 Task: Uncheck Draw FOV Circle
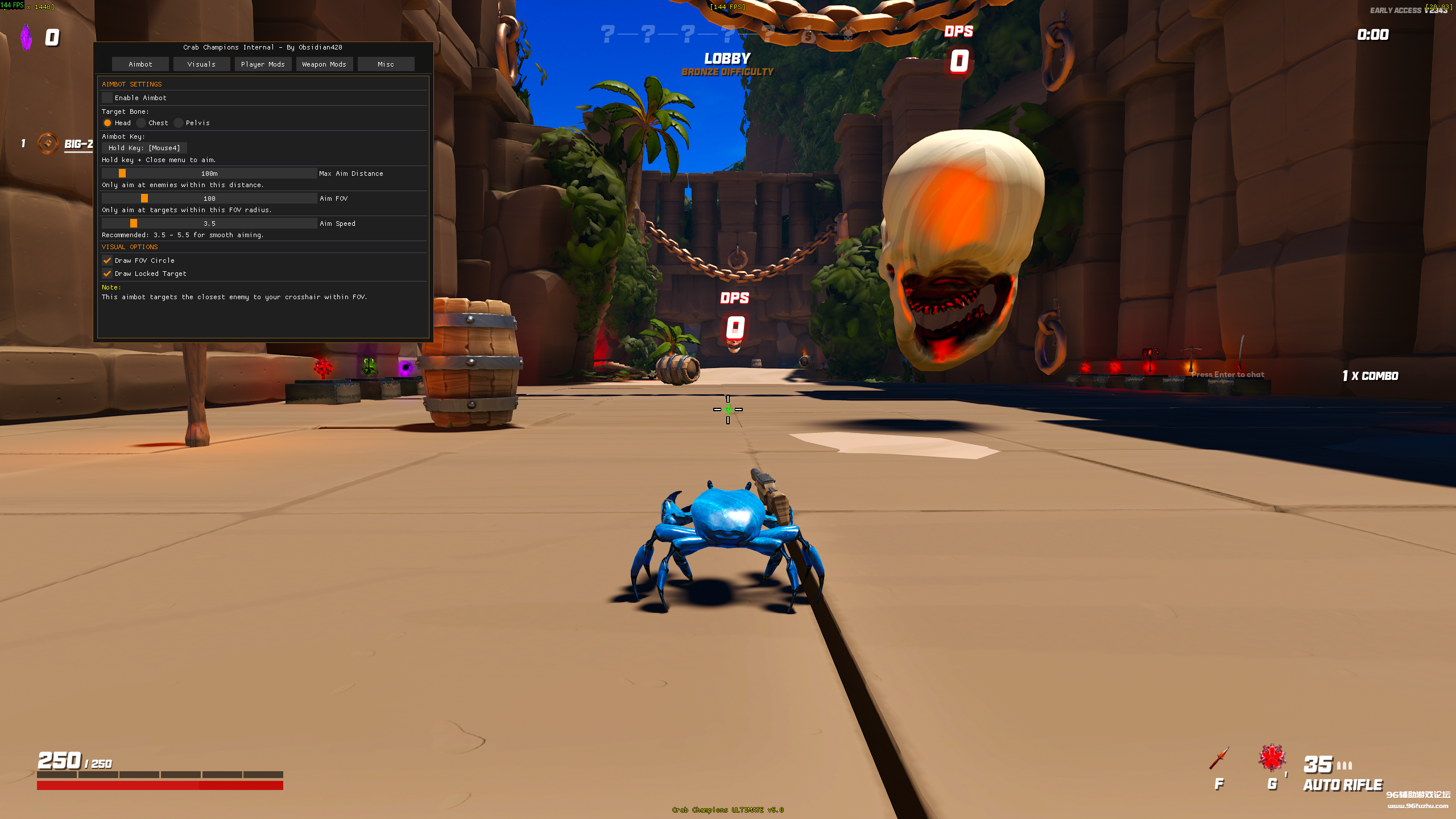pyautogui.click(x=107, y=260)
